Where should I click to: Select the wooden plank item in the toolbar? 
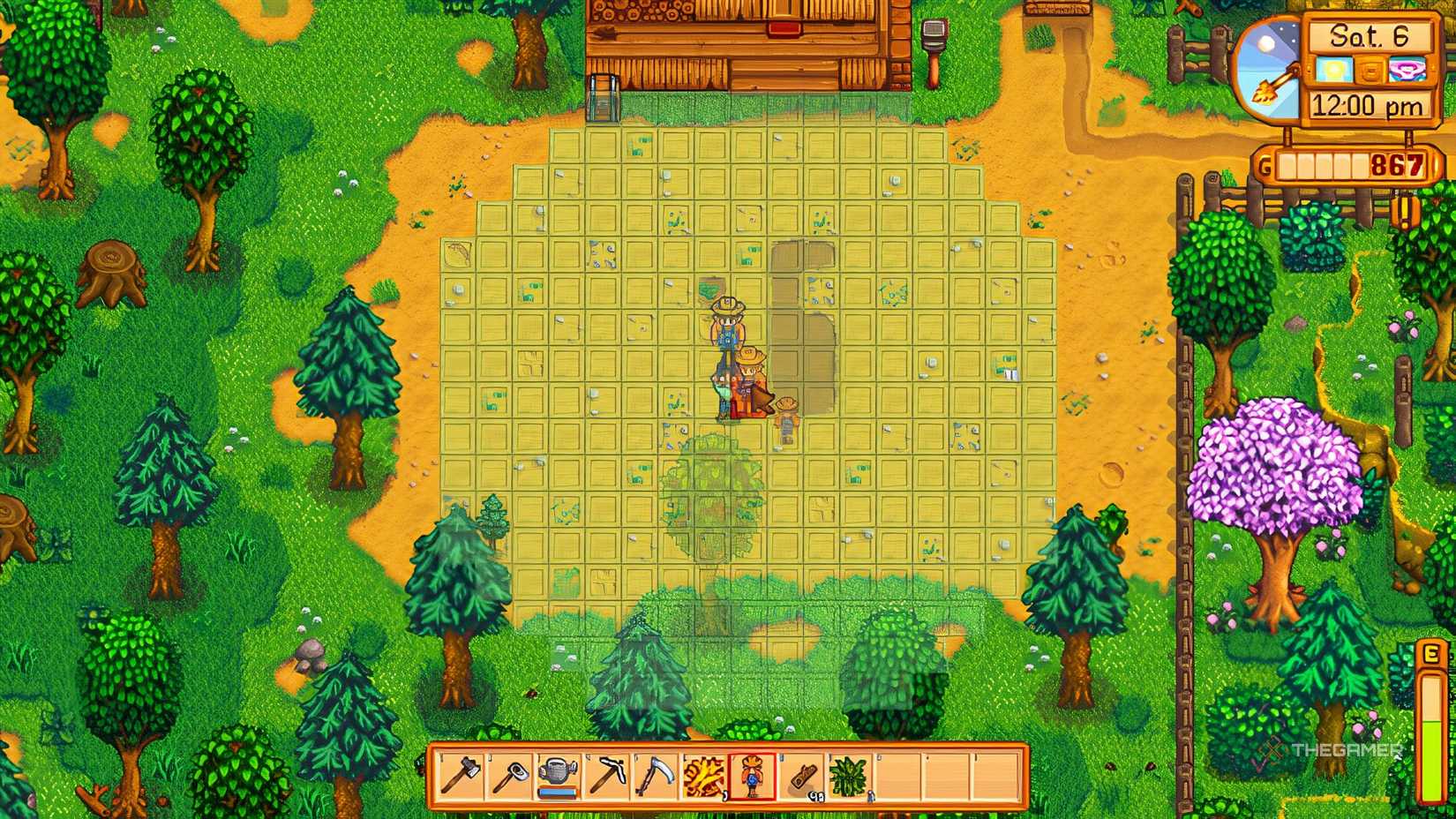click(803, 775)
